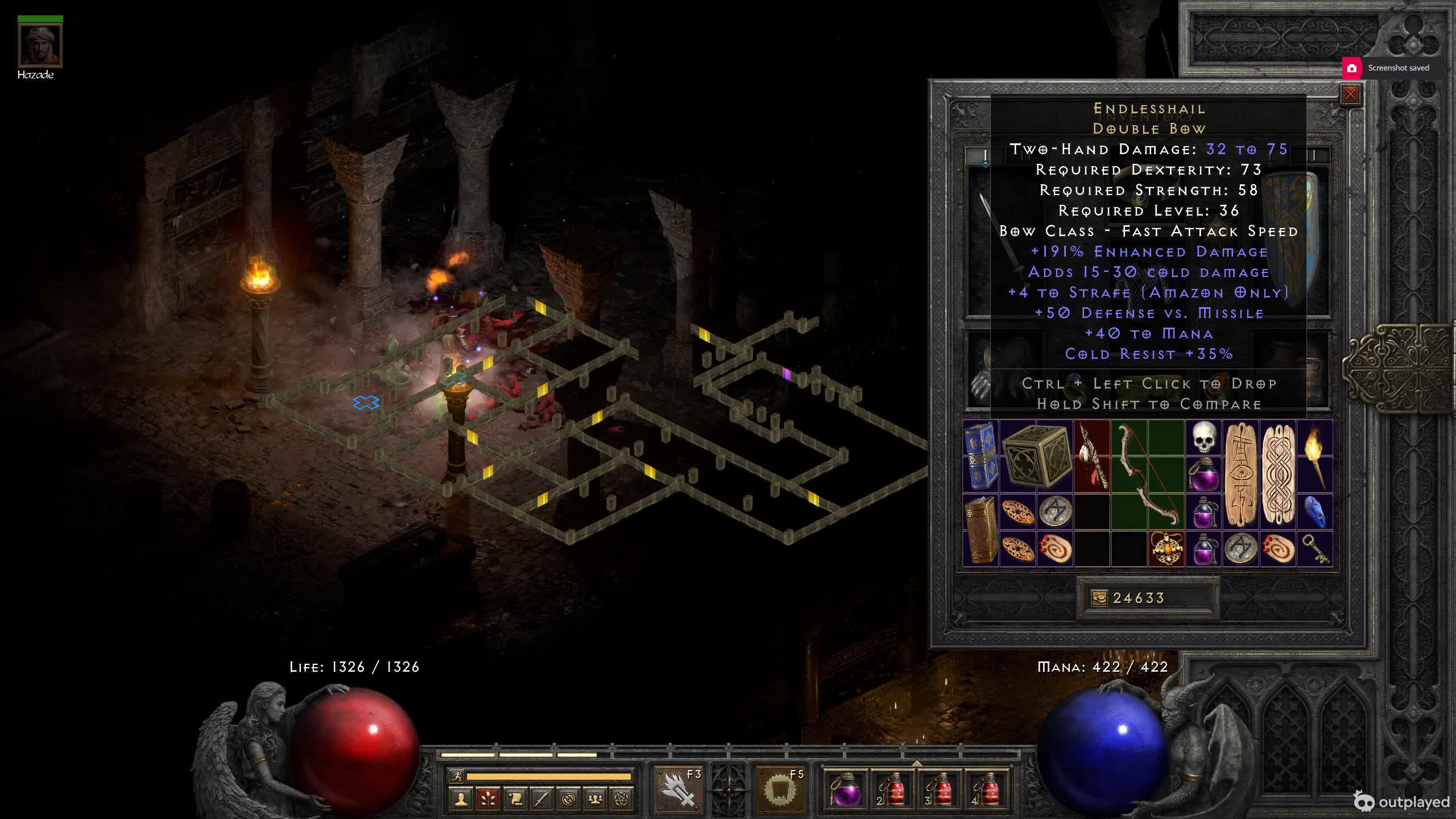Viewport: 1456px width, 819px height.
Task: Select the brown Tome of Identify
Action: (981, 530)
